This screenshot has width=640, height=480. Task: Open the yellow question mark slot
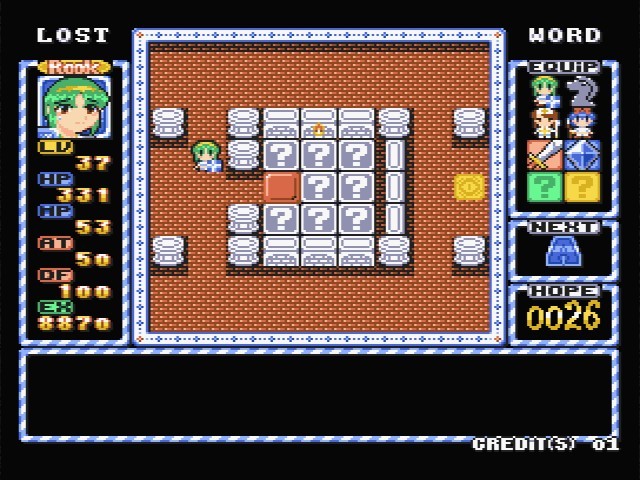click(580, 189)
